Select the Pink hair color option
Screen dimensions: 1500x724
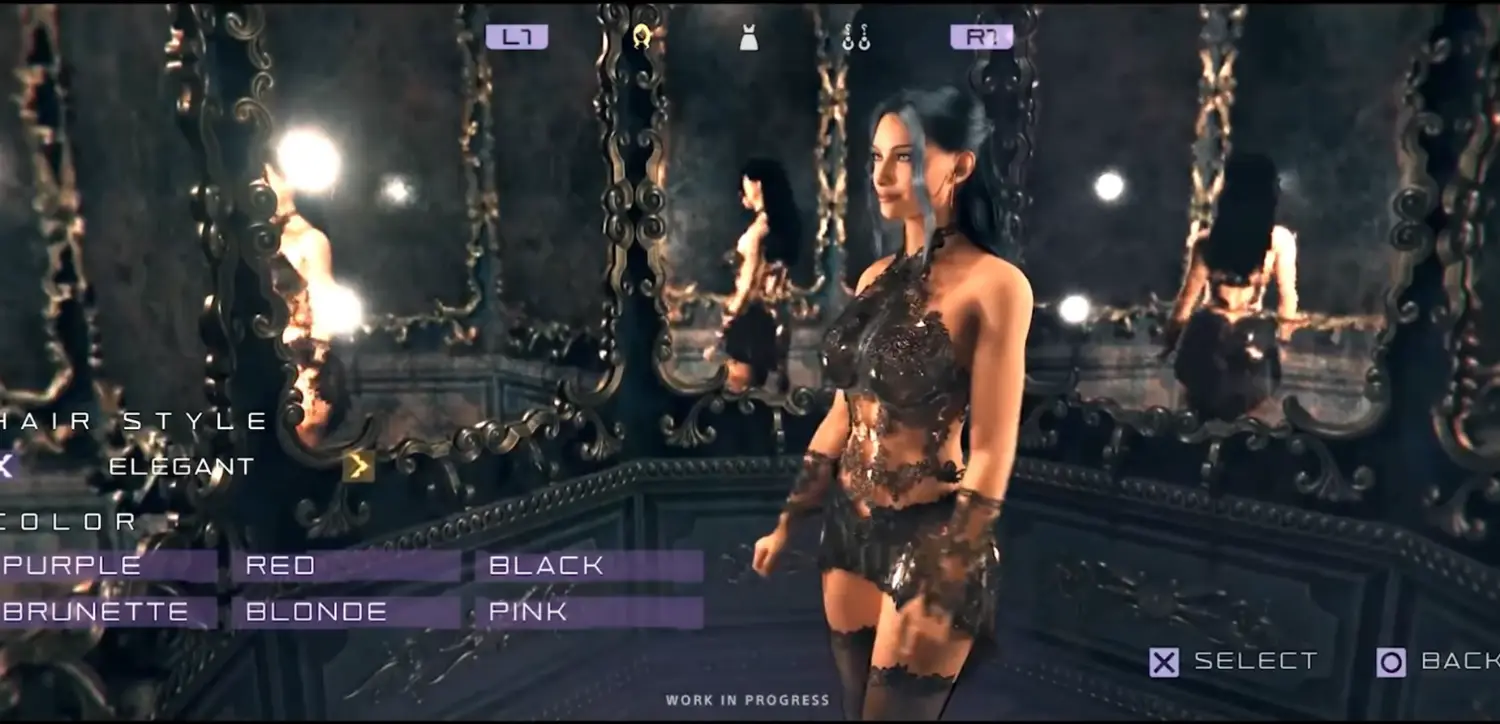click(x=589, y=612)
